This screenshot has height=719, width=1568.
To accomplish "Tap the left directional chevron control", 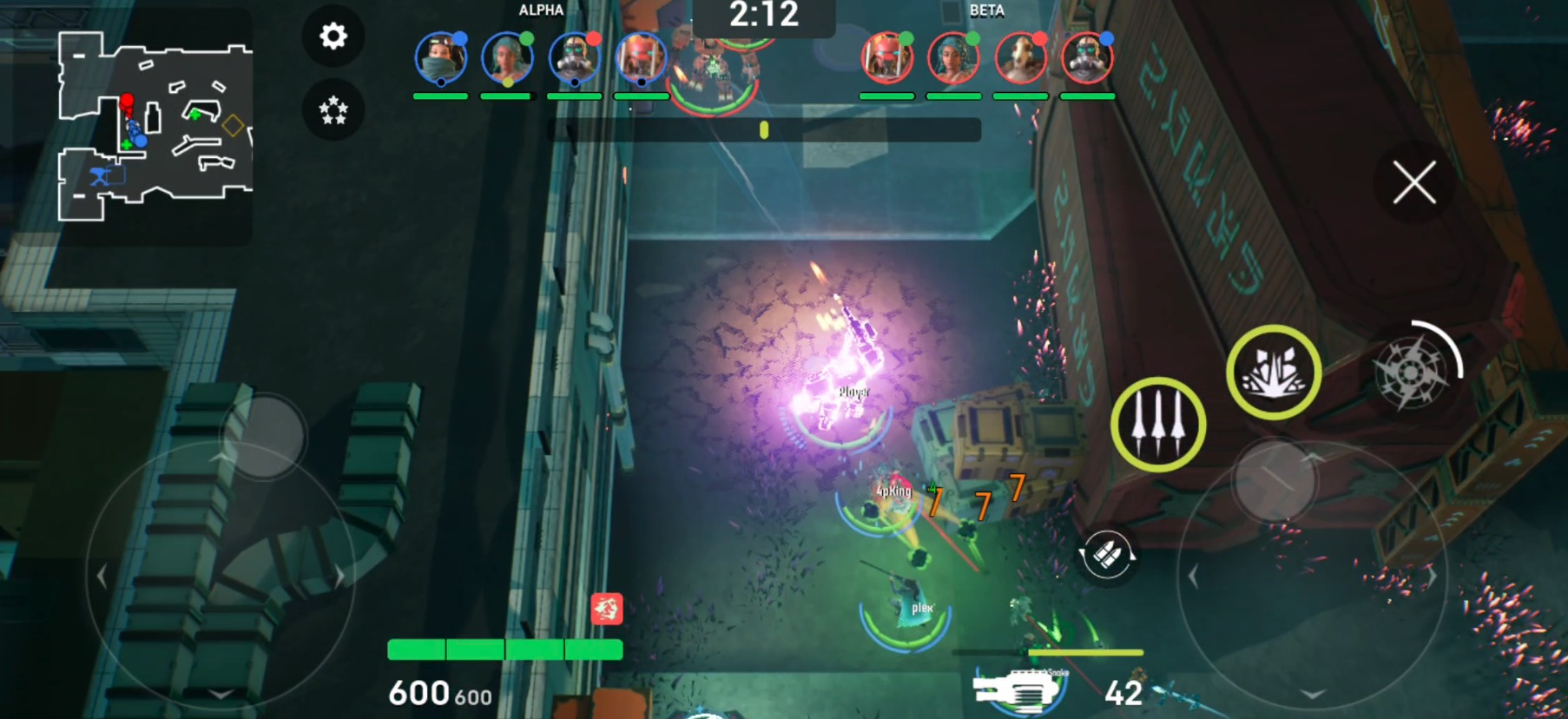I will pyautogui.click(x=102, y=574).
